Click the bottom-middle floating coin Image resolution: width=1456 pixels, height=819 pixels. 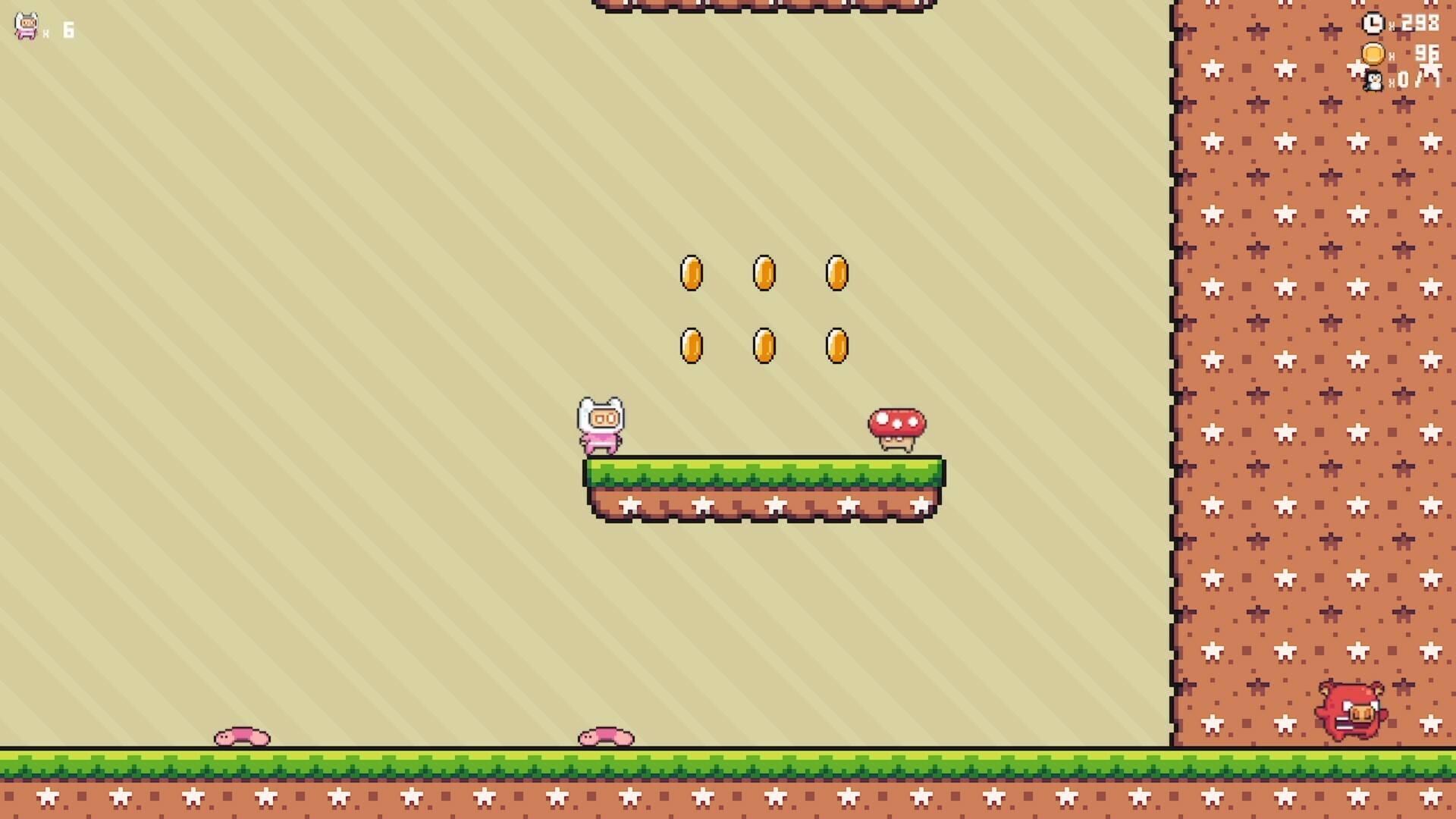pos(765,345)
